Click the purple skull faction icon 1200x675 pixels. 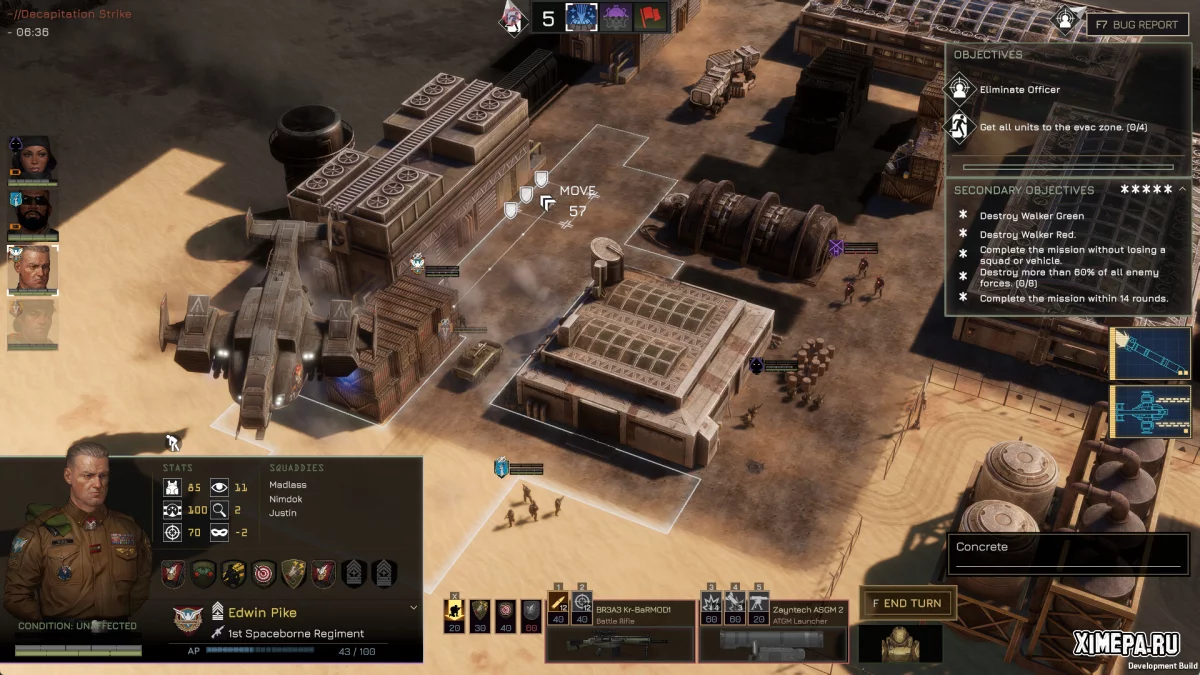pos(616,17)
